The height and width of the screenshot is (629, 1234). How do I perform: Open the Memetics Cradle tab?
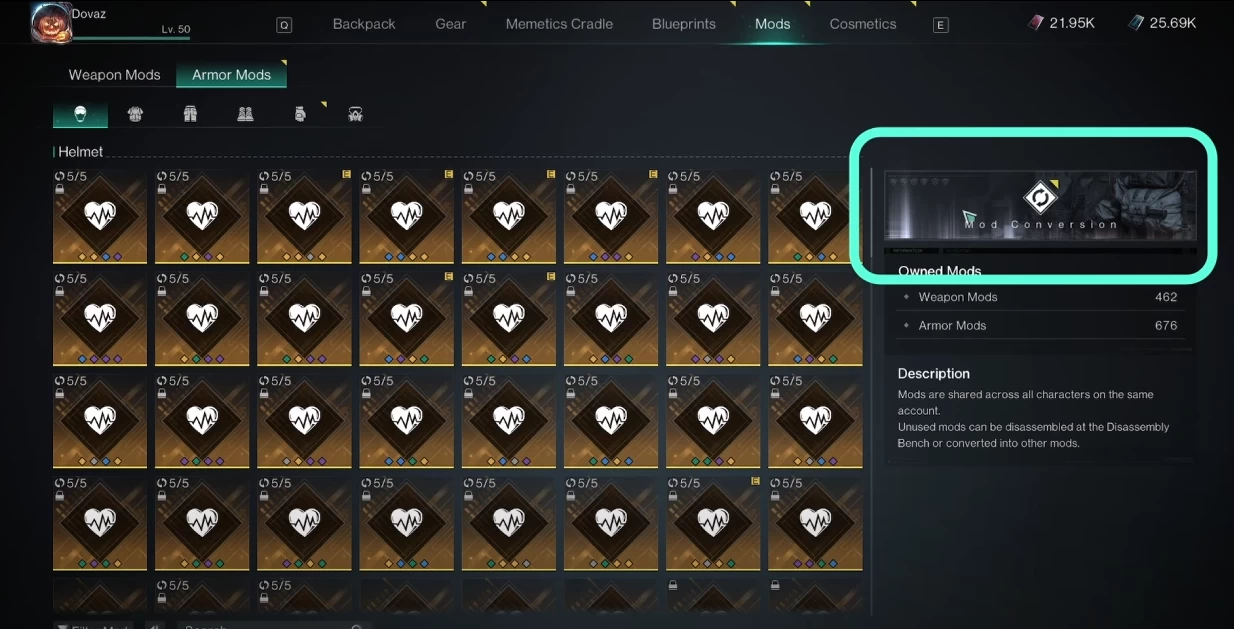[x=559, y=24]
